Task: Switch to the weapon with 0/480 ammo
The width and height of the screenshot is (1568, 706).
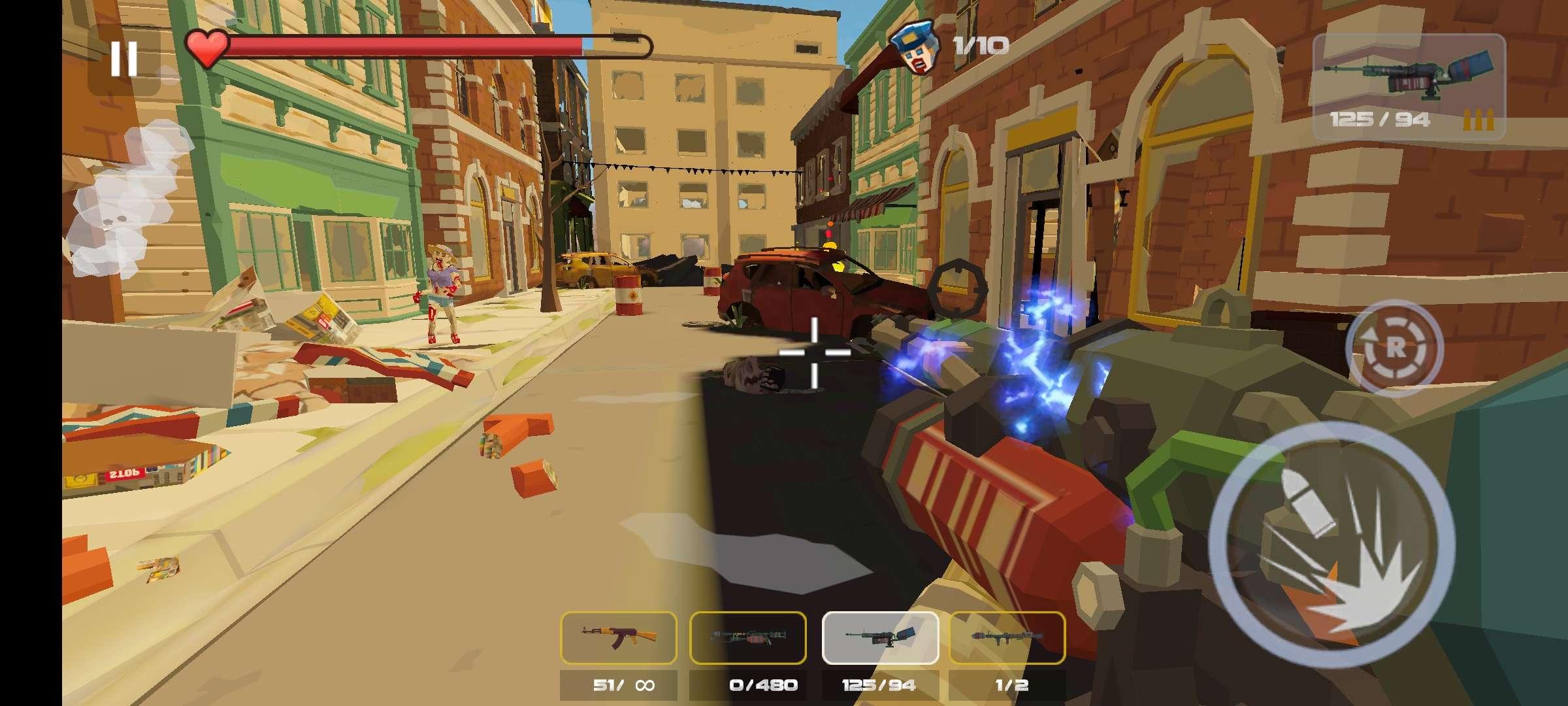Action: tap(747, 637)
